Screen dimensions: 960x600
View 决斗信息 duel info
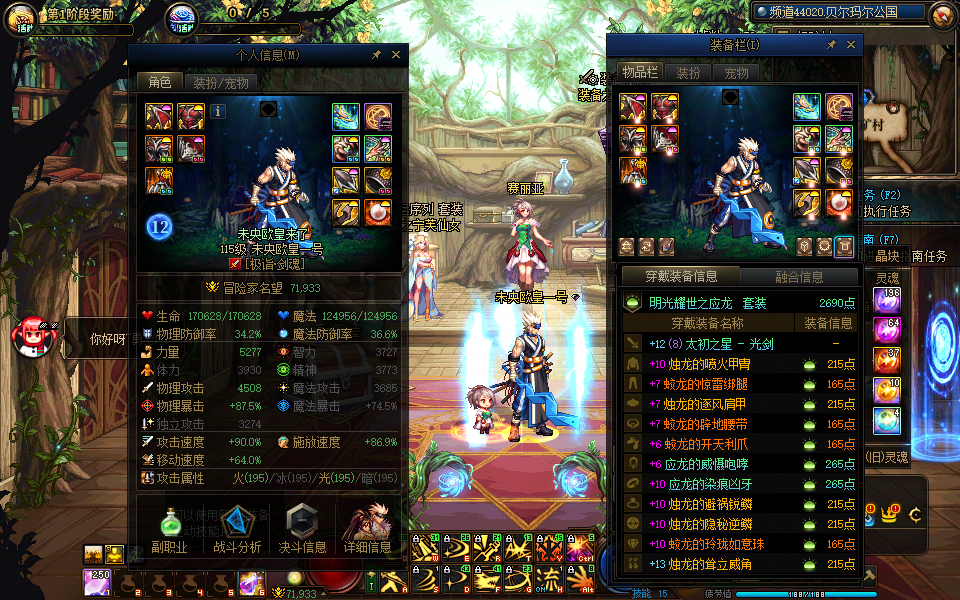(x=301, y=530)
